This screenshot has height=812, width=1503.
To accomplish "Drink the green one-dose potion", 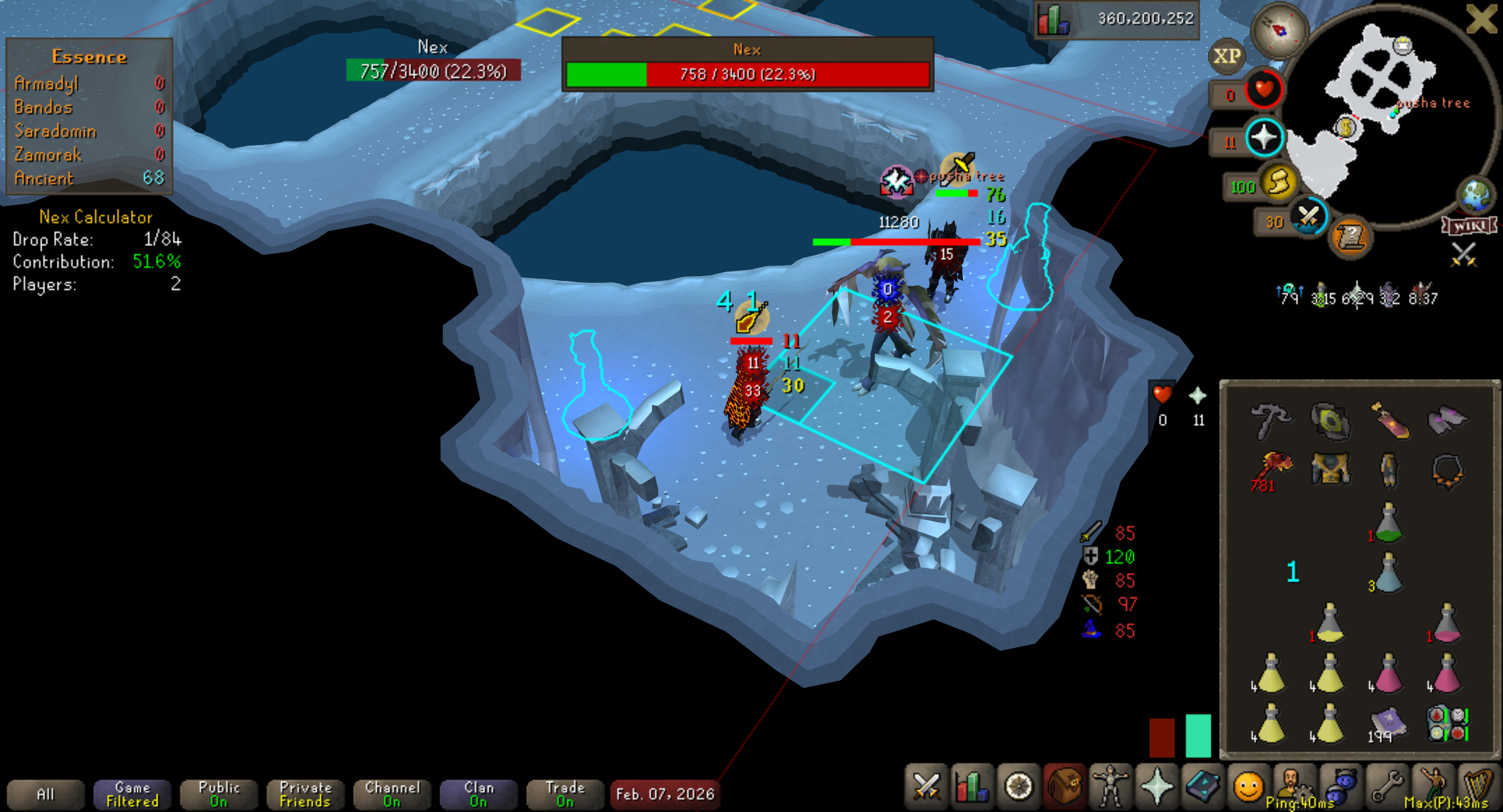I will [1388, 524].
